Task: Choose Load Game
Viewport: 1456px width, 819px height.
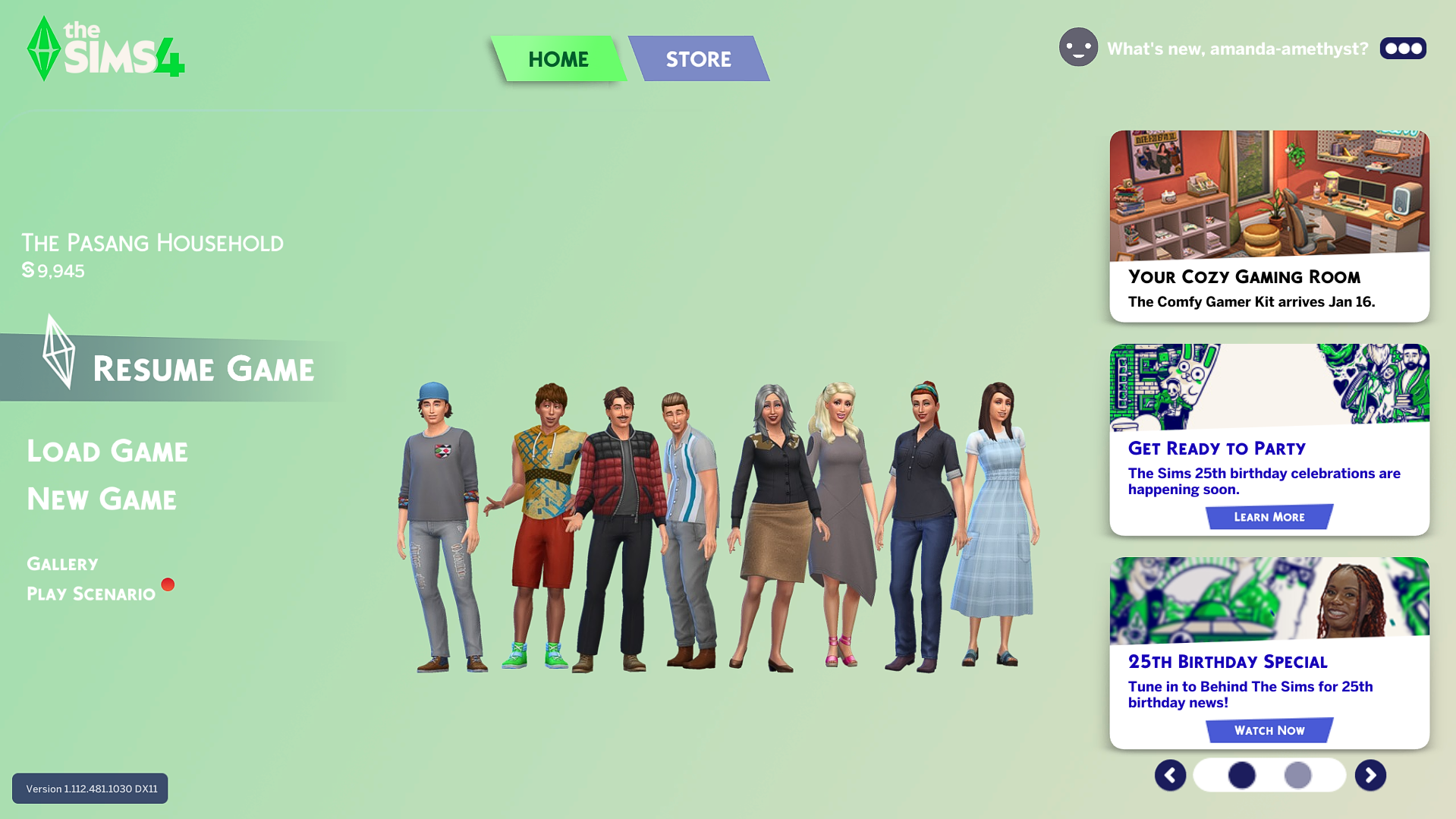Action: tap(107, 452)
